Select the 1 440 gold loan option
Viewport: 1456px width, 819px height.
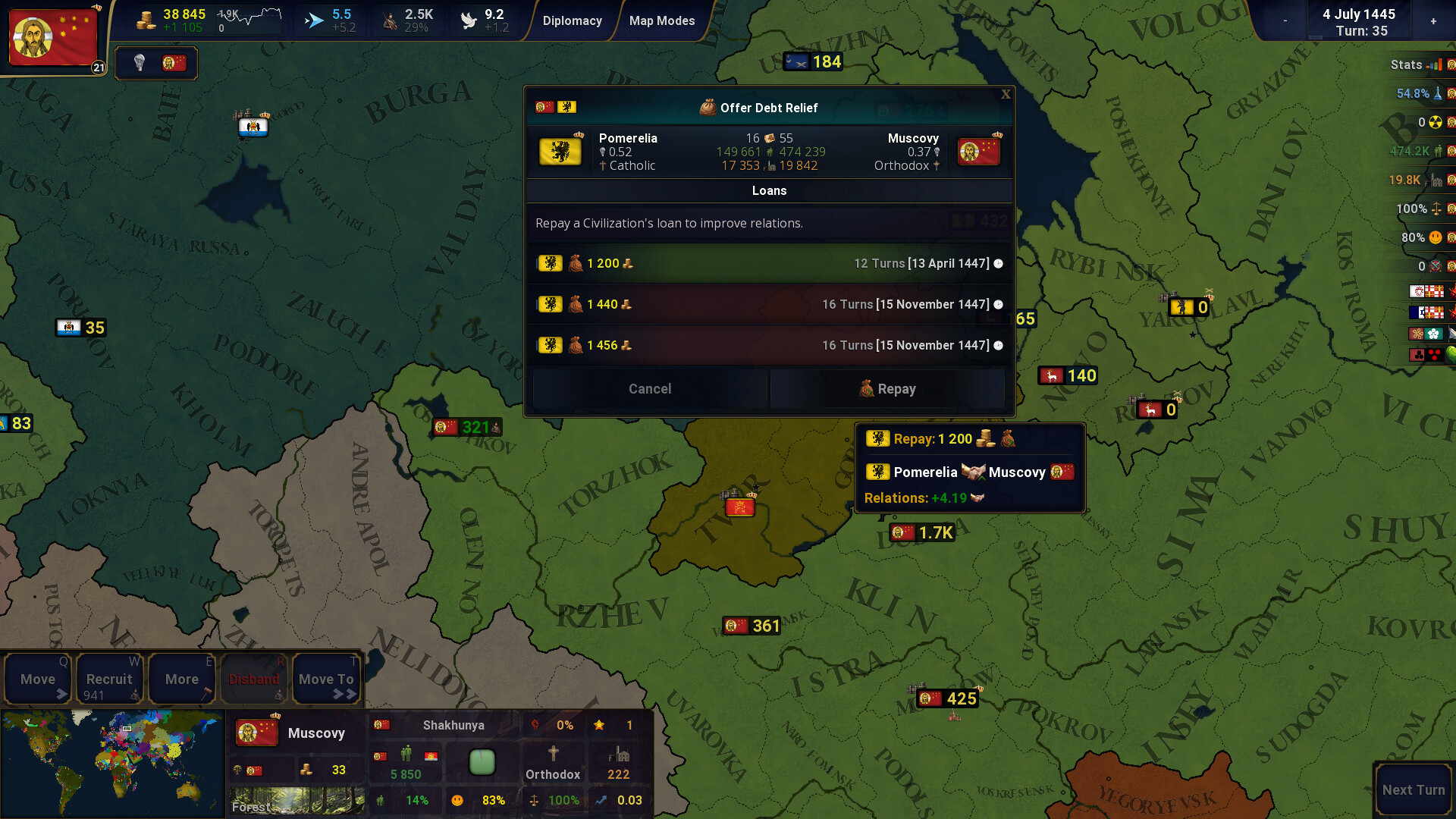[769, 304]
